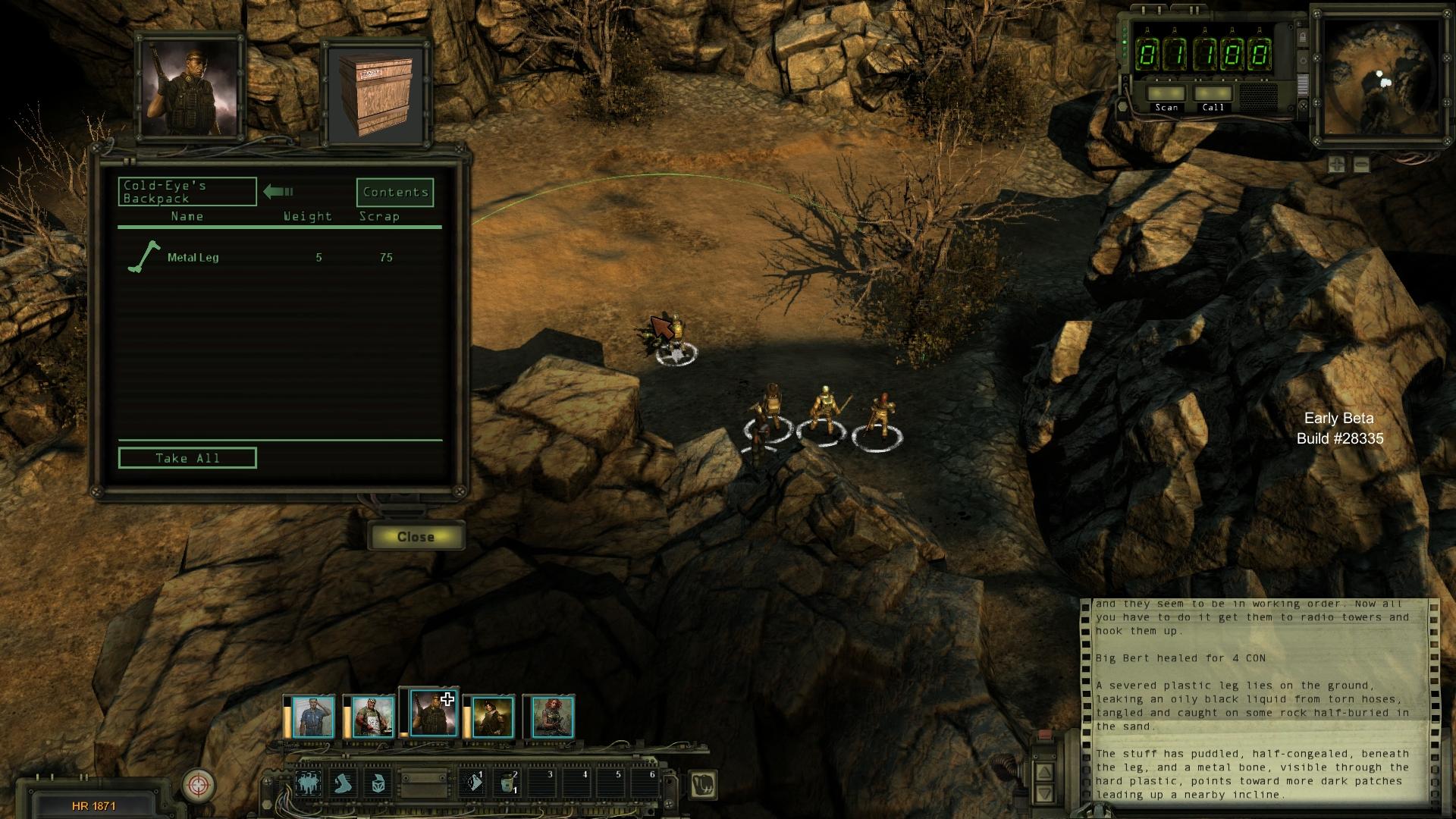Take all items from the container
The image size is (1456, 819).
click(187, 458)
